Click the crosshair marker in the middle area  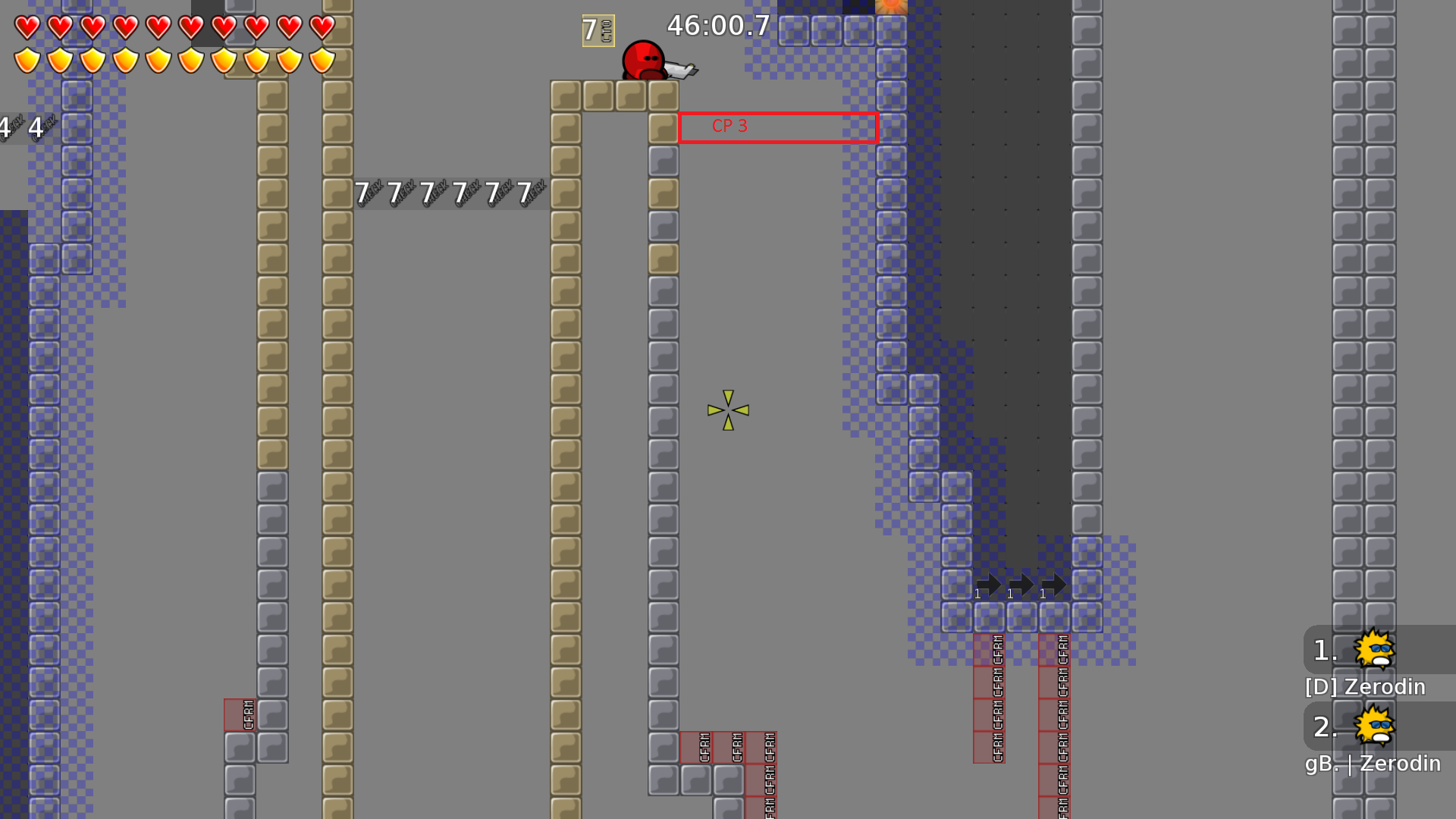click(727, 411)
